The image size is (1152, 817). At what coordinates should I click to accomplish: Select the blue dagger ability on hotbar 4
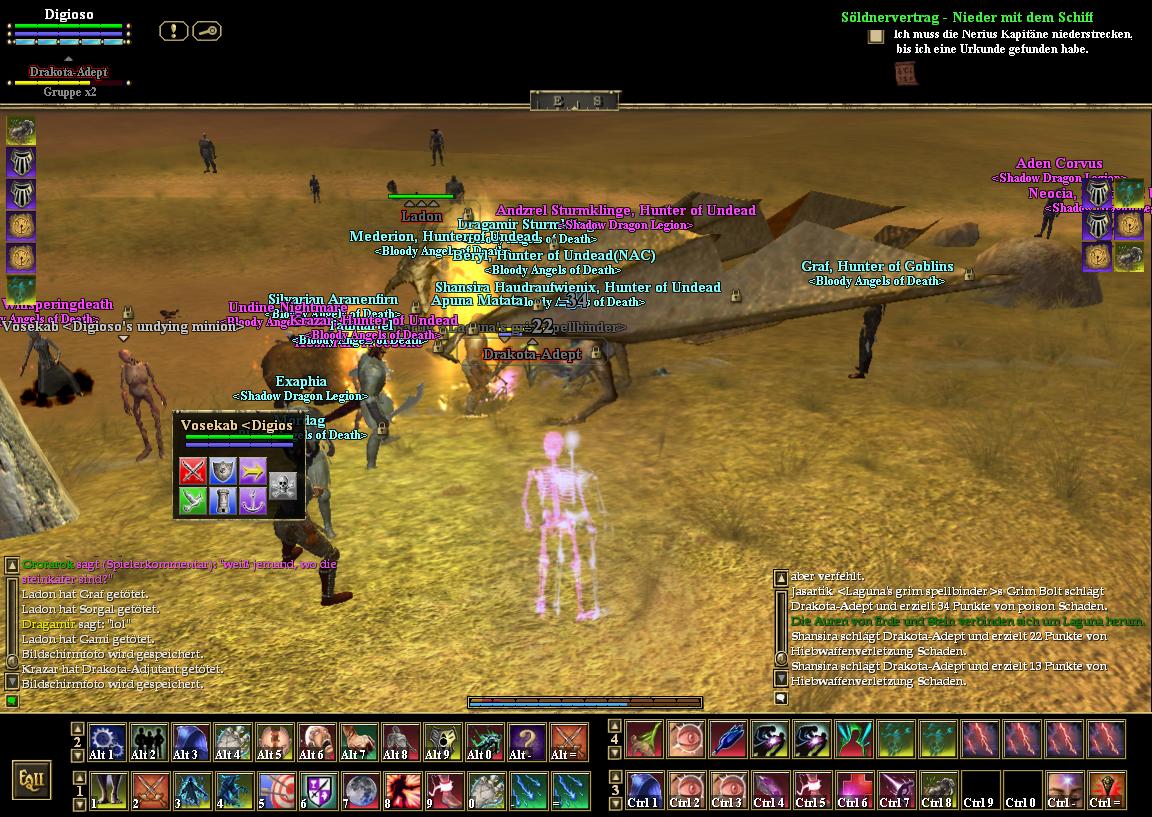pos(728,740)
